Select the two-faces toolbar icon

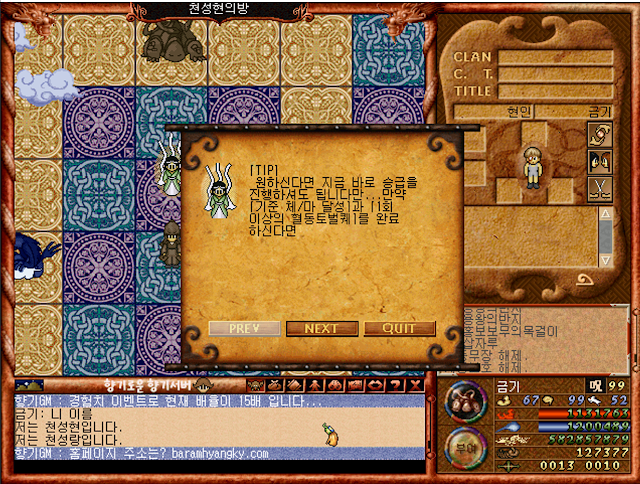point(336,385)
